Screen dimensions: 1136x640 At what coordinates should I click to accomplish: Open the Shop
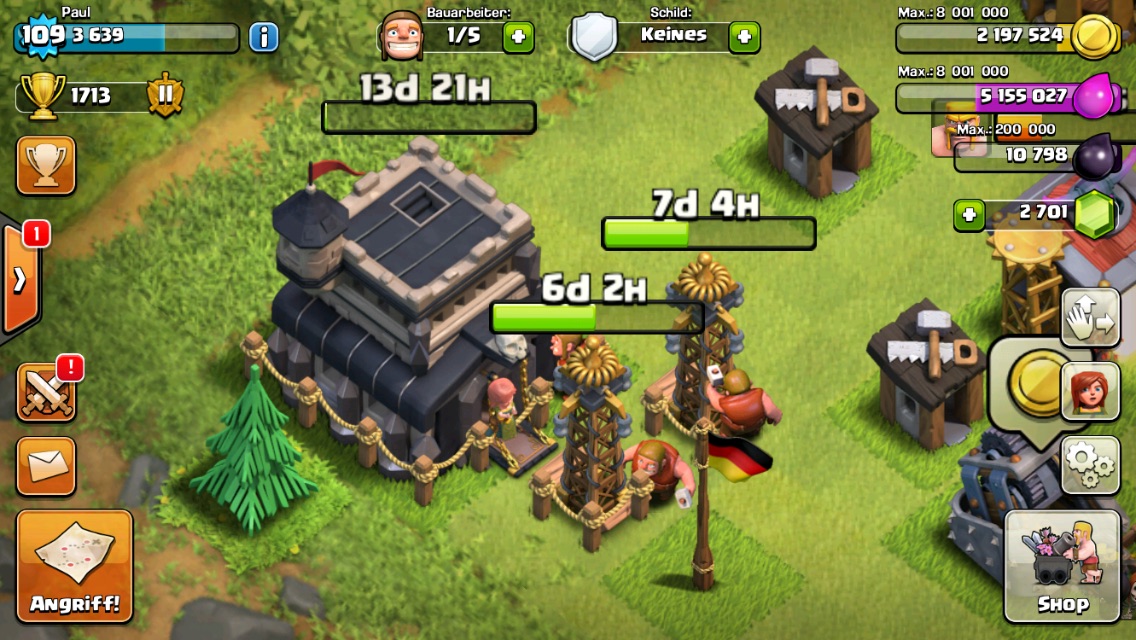coord(1062,565)
